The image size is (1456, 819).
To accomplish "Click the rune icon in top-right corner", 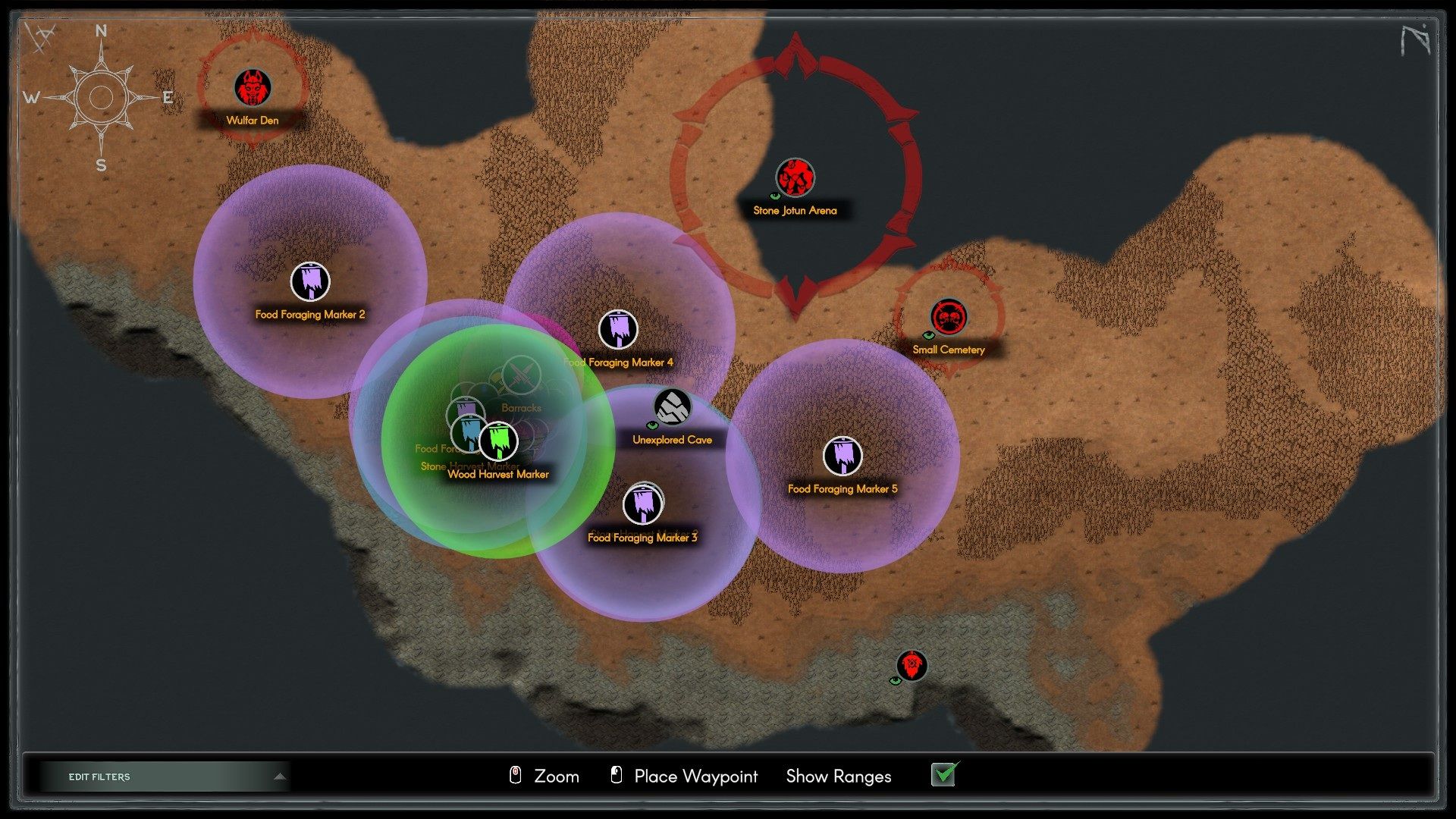I will (x=1415, y=39).
